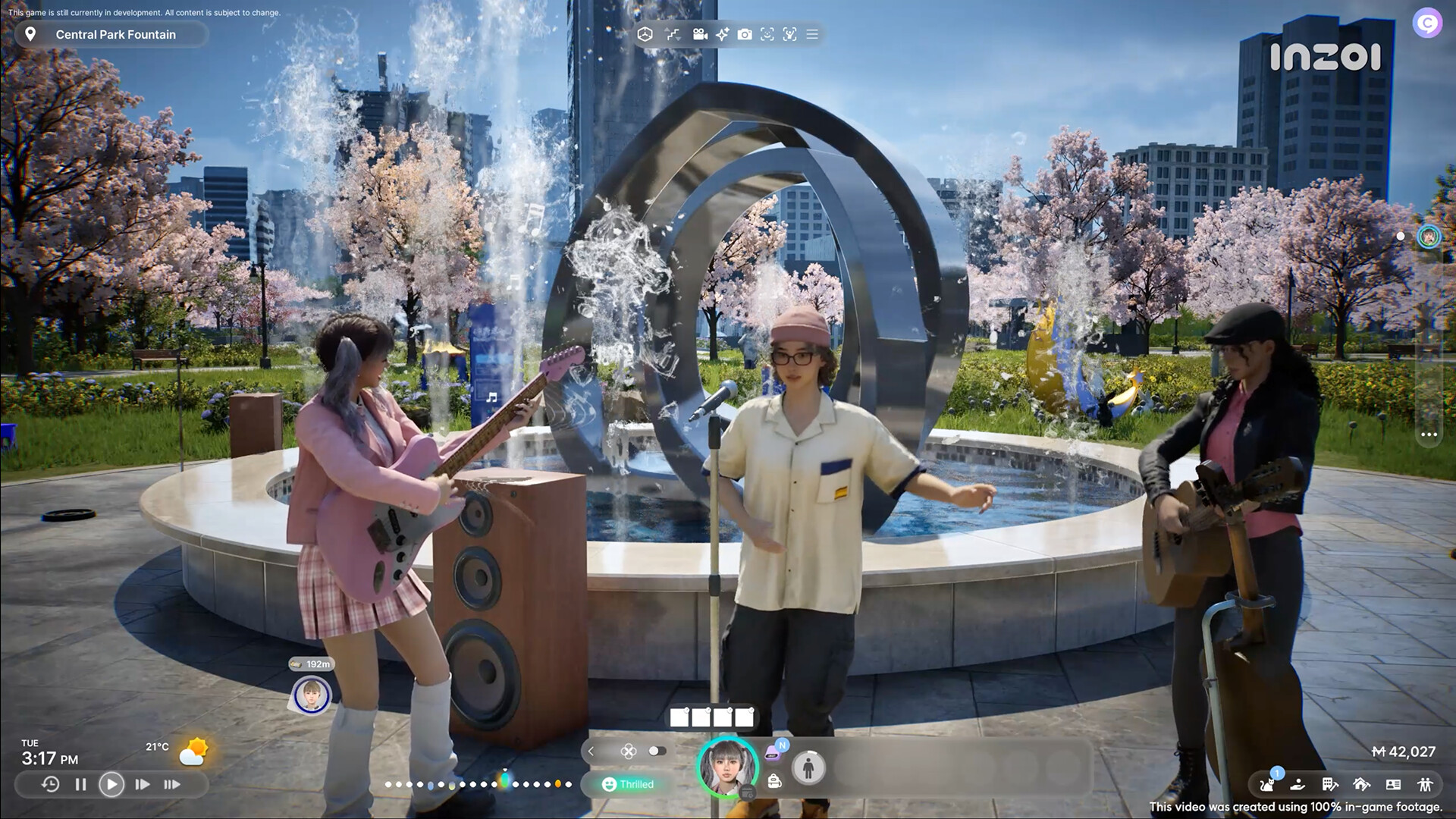Open the hamburger menu in the top toolbar

coord(811,34)
